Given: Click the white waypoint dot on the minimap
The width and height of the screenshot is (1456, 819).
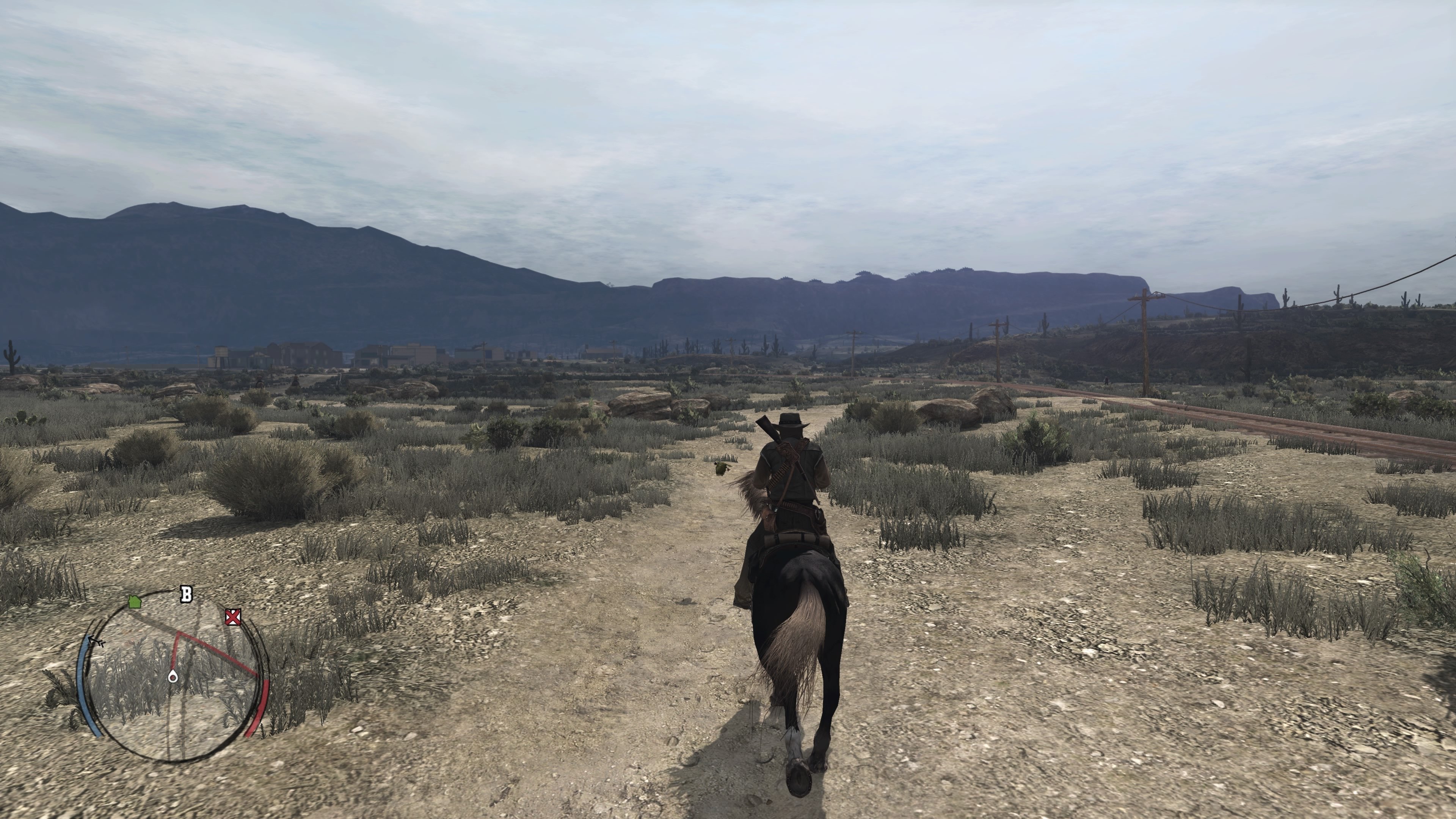Looking at the screenshot, I should click(x=173, y=676).
